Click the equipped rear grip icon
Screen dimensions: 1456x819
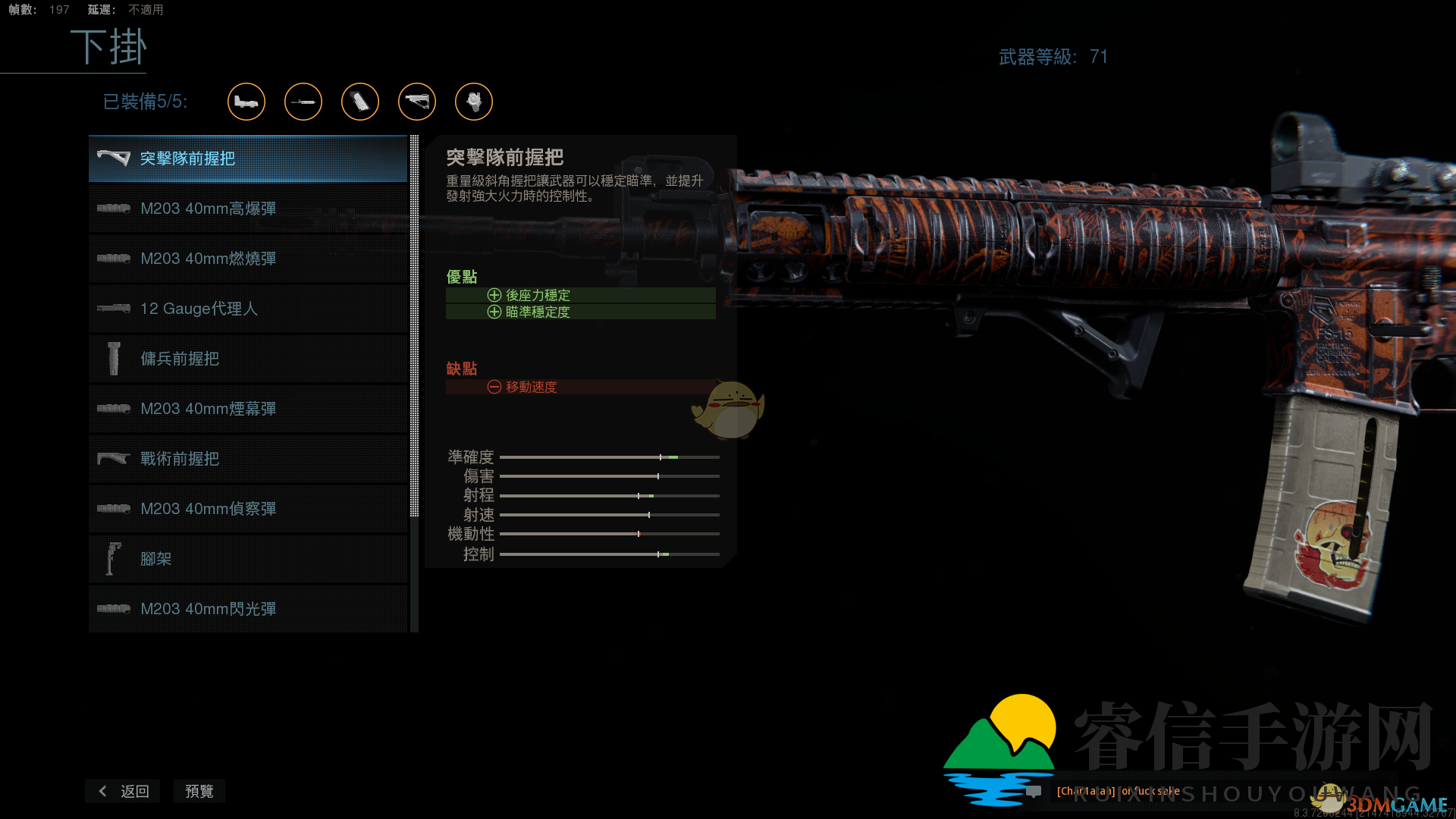(360, 102)
